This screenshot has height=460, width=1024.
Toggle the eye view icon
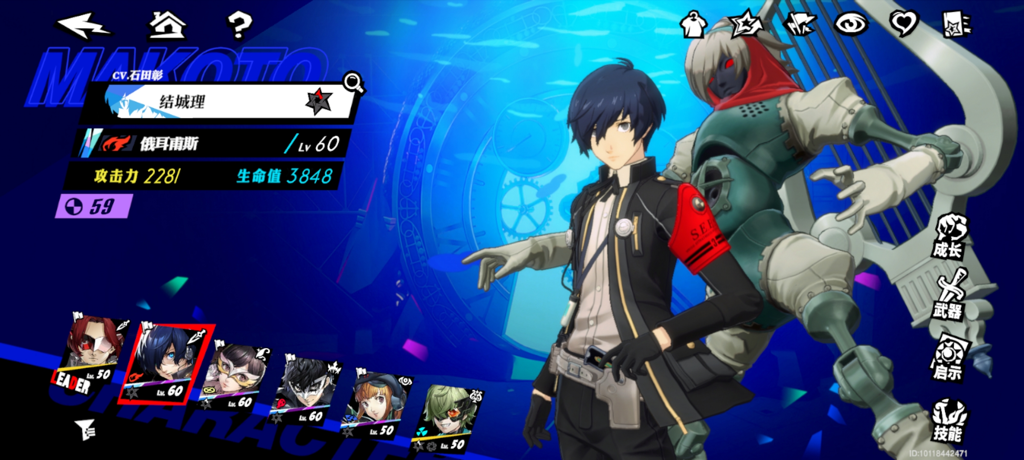tap(851, 24)
